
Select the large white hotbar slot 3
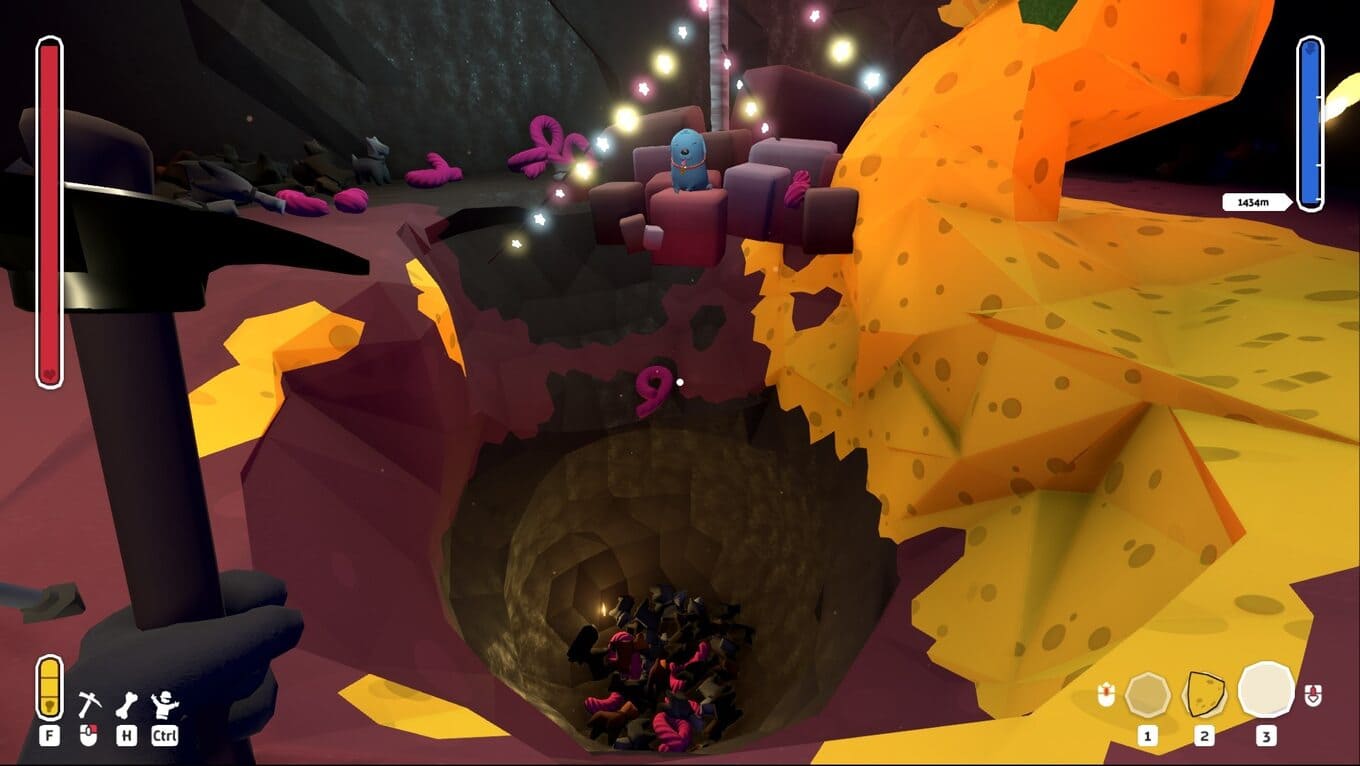1266,690
